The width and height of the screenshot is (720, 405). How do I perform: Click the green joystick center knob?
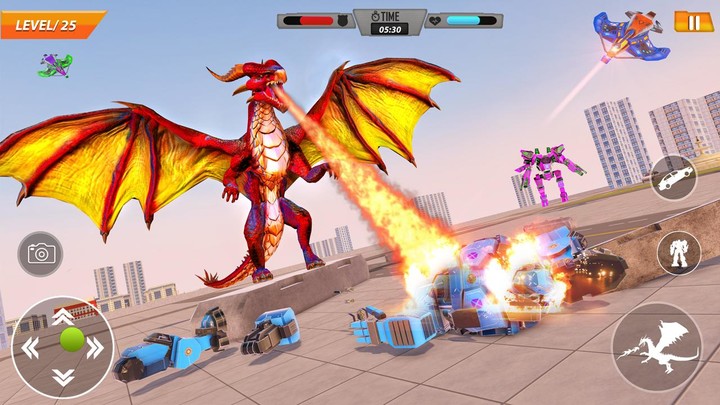pos(70,339)
